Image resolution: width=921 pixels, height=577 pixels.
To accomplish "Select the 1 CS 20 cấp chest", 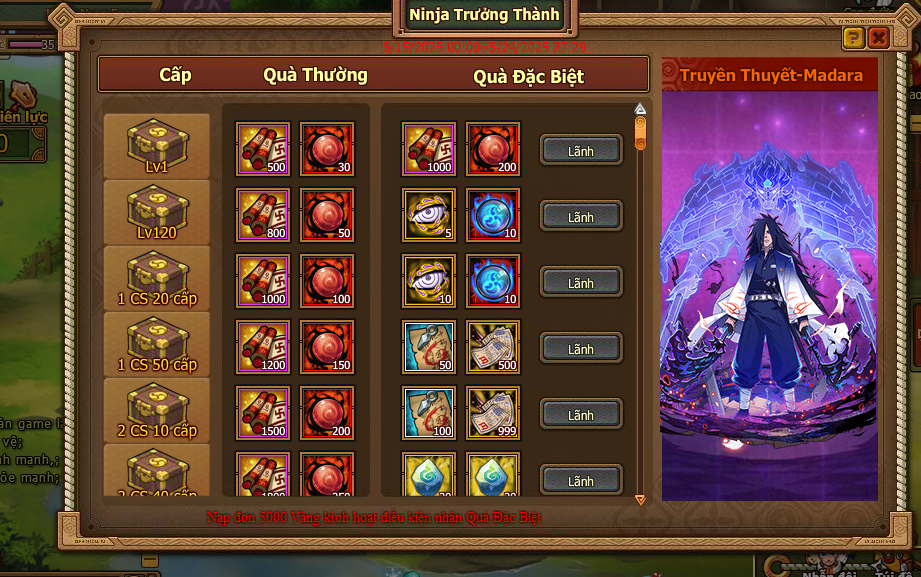I will click(157, 277).
